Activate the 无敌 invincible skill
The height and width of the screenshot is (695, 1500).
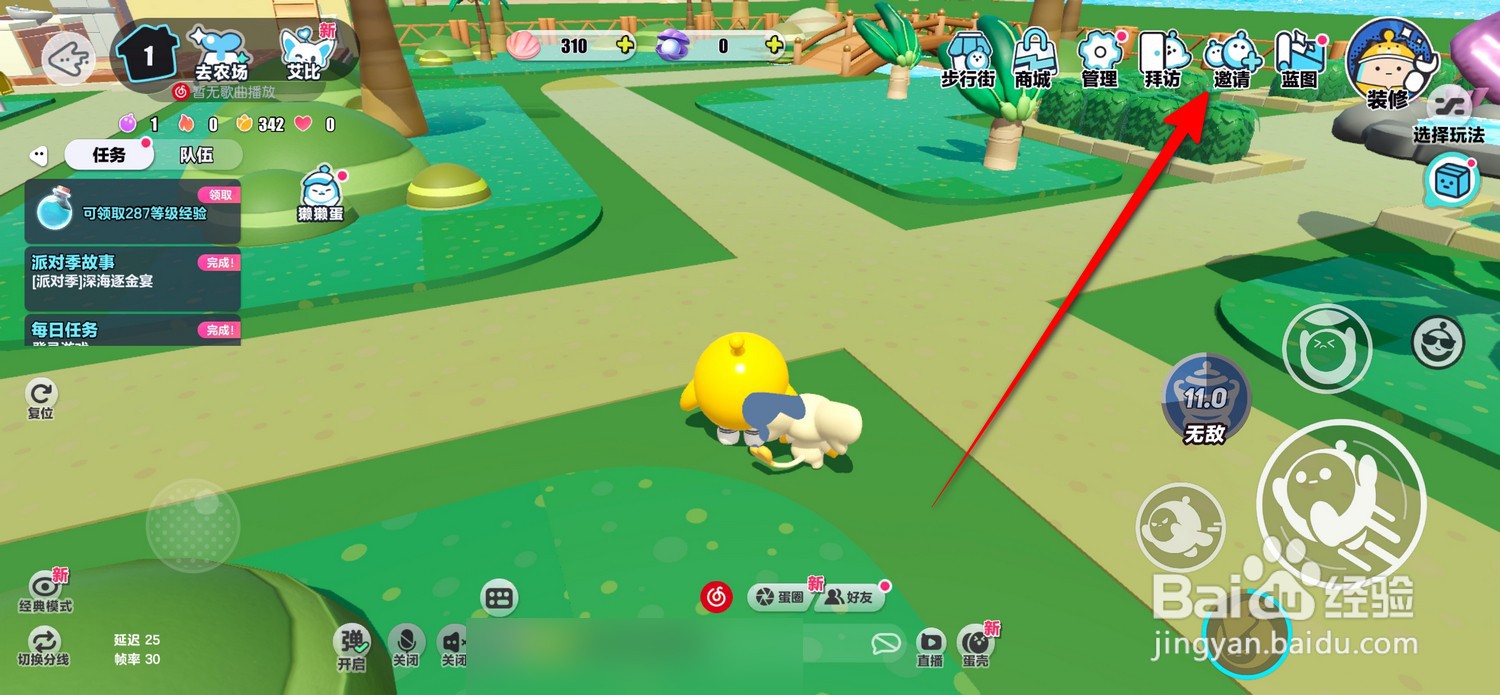pyautogui.click(x=1204, y=400)
